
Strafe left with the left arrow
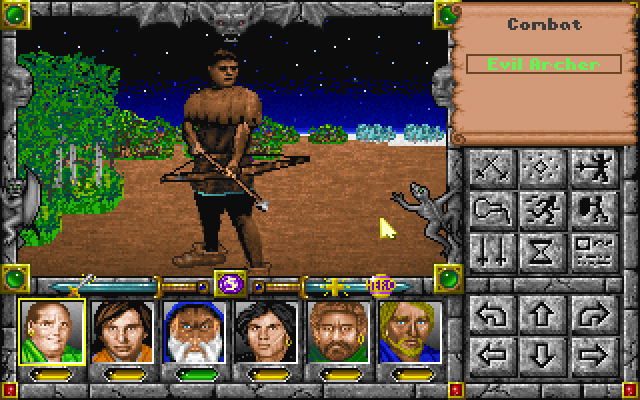point(491,354)
